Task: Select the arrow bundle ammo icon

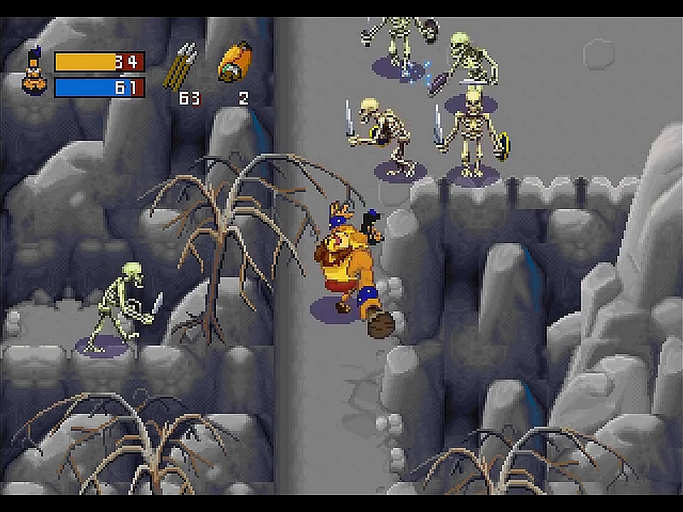Action: 183,67
